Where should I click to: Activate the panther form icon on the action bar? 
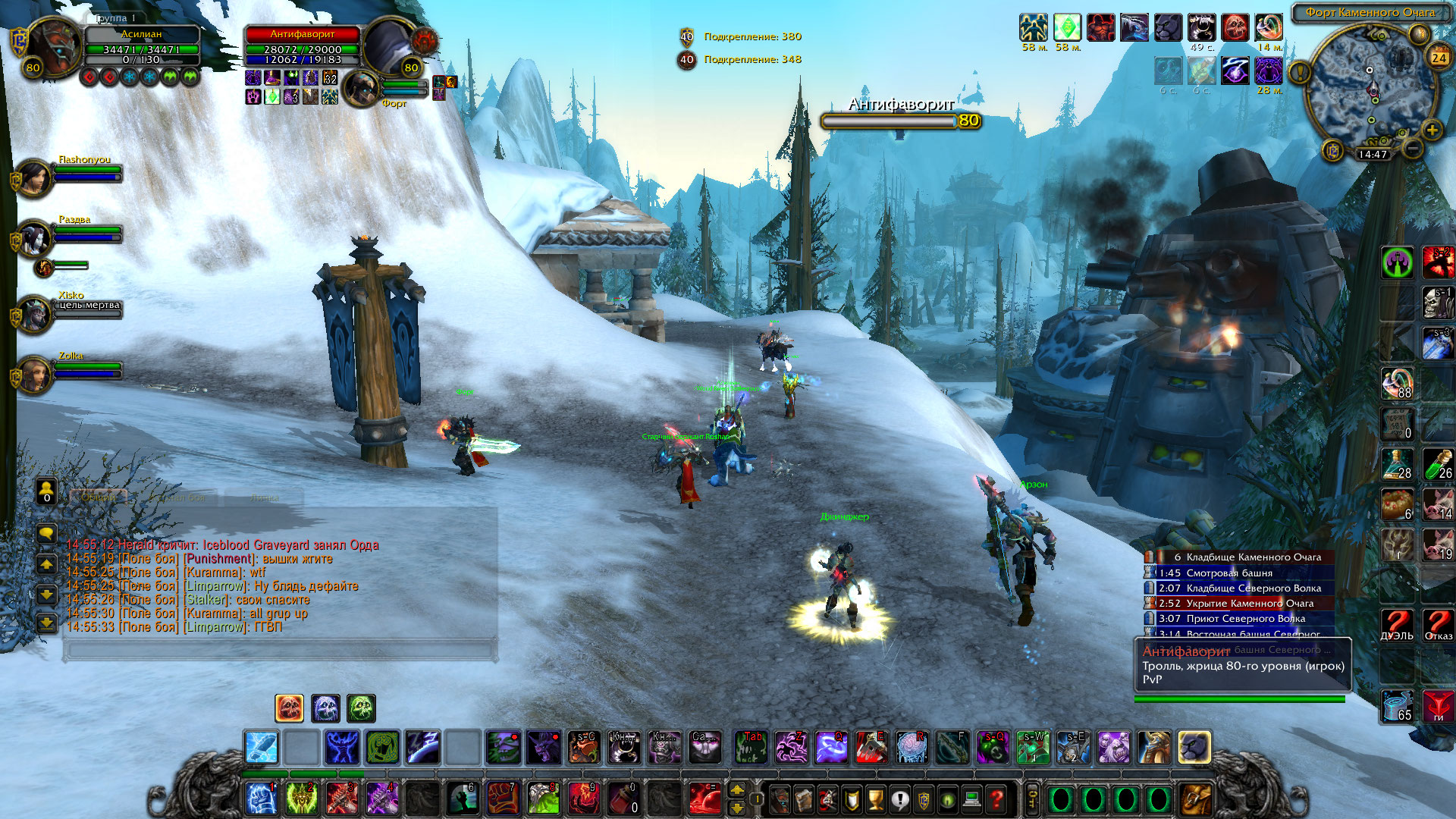[x=1194, y=748]
